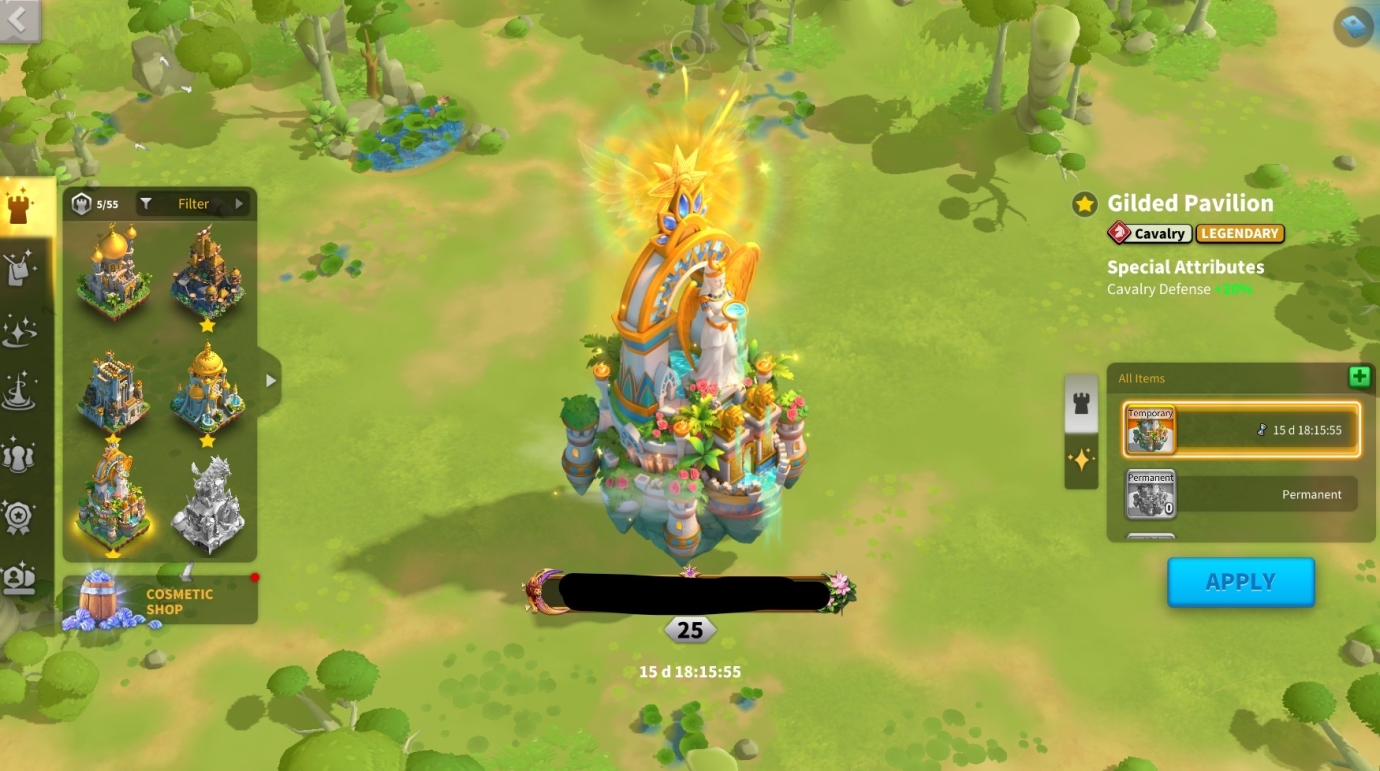This screenshot has width=1380, height=771.
Task: Open the name tag cosmetics category
Action: coord(20,268)
